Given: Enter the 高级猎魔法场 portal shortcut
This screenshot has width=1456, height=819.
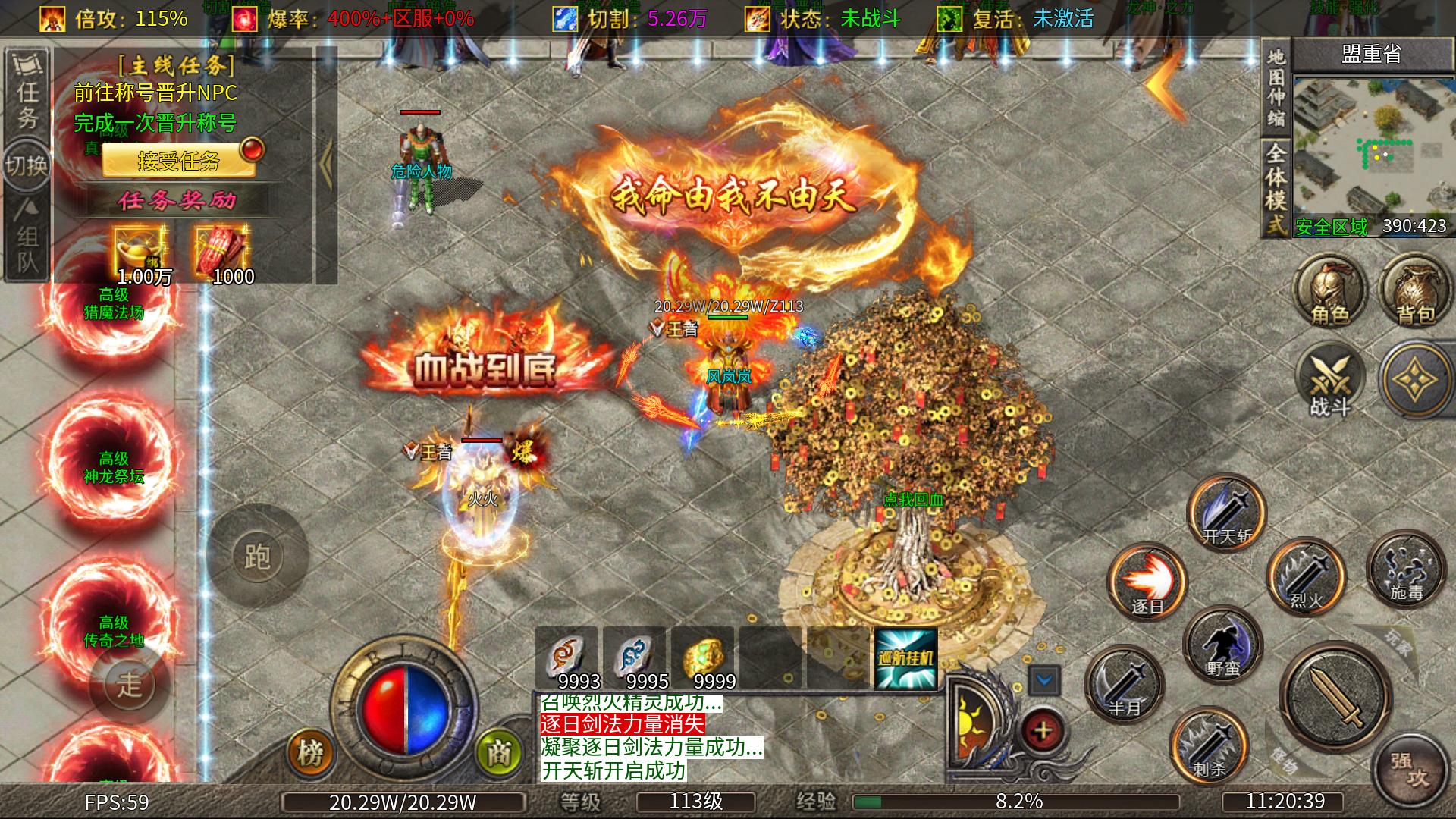Looking at the screenshot, I should [x=114, y=303].
